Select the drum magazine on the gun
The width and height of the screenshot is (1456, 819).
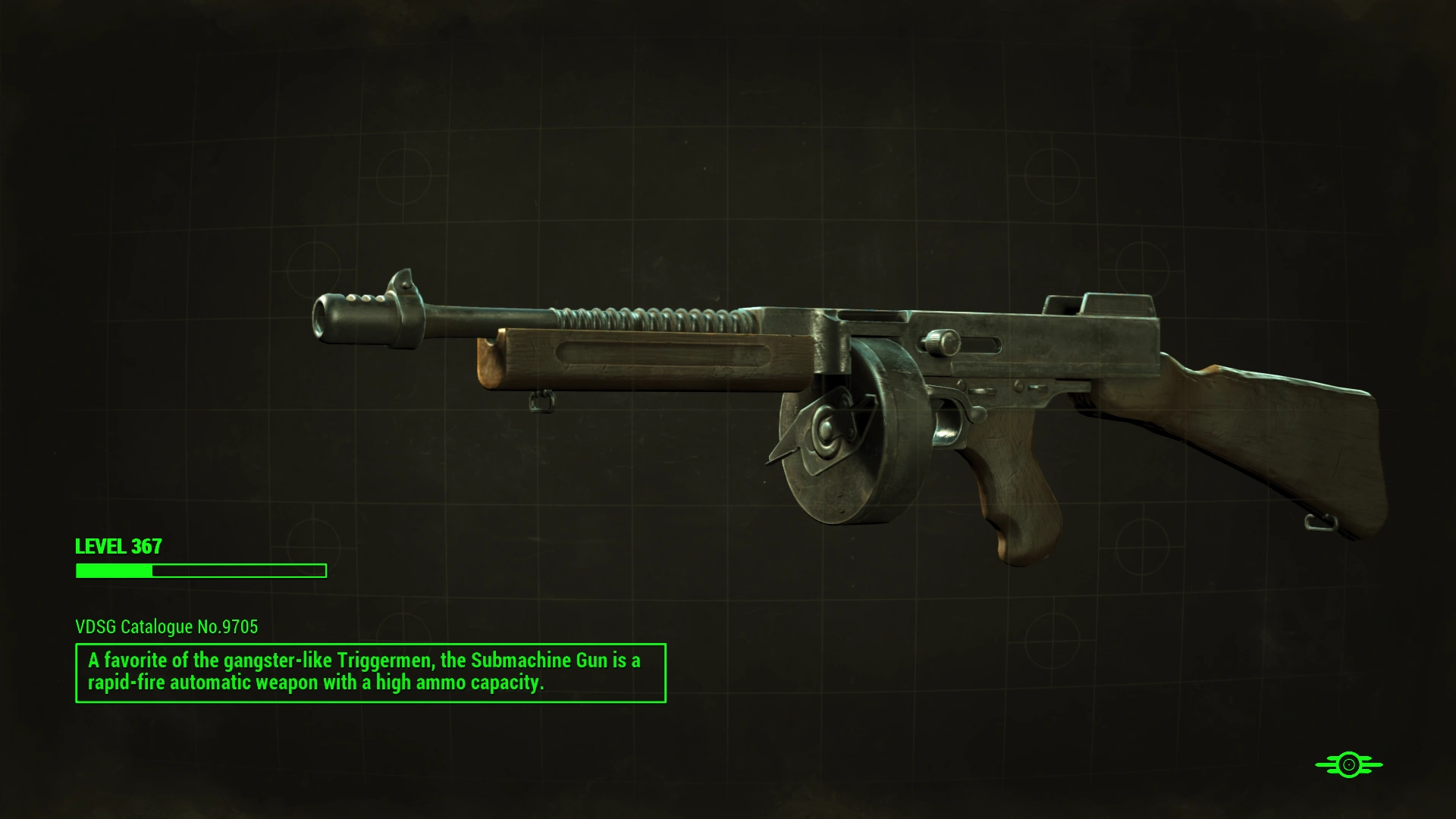coord(842,440)
